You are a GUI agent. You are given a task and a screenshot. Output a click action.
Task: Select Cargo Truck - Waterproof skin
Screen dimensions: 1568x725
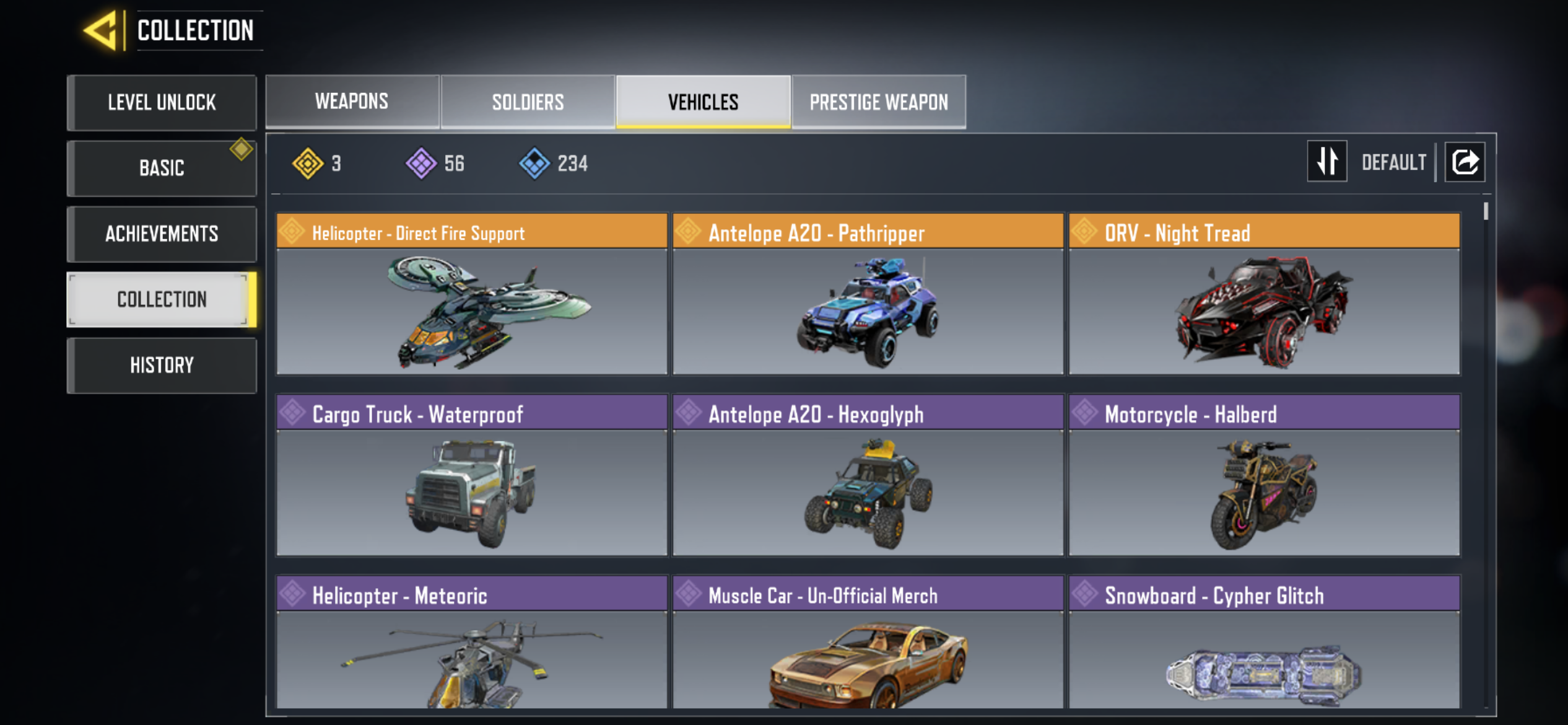[472, 475]
